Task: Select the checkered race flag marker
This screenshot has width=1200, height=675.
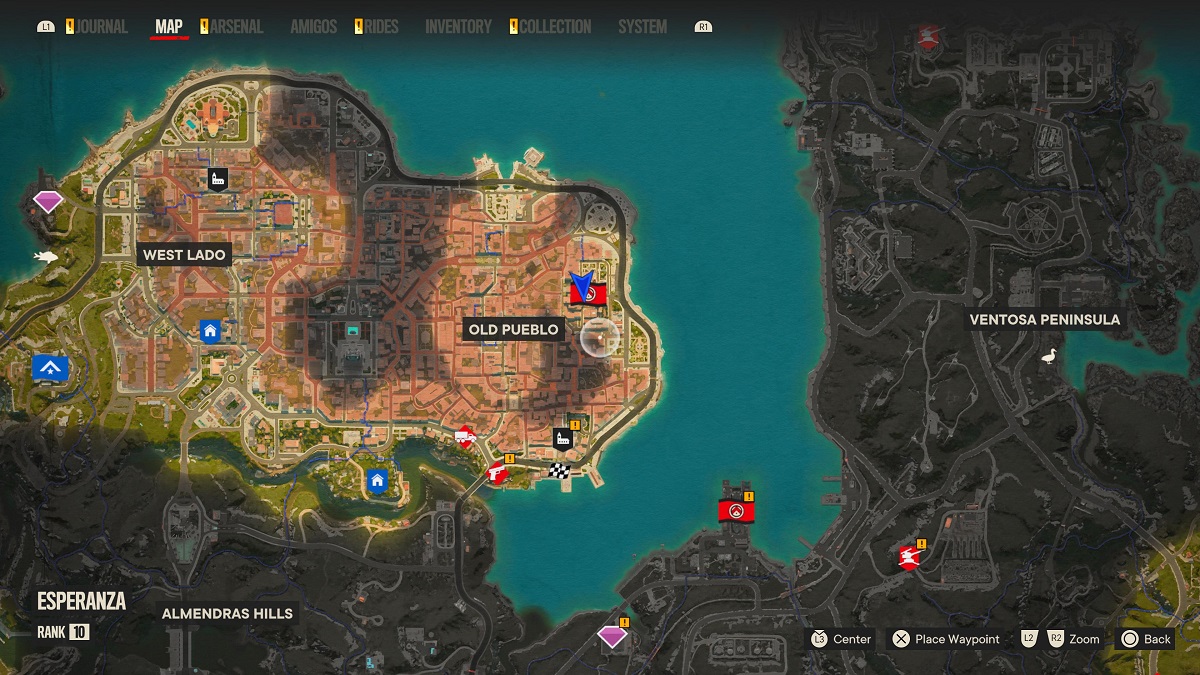Action: (x=558, y=470)
